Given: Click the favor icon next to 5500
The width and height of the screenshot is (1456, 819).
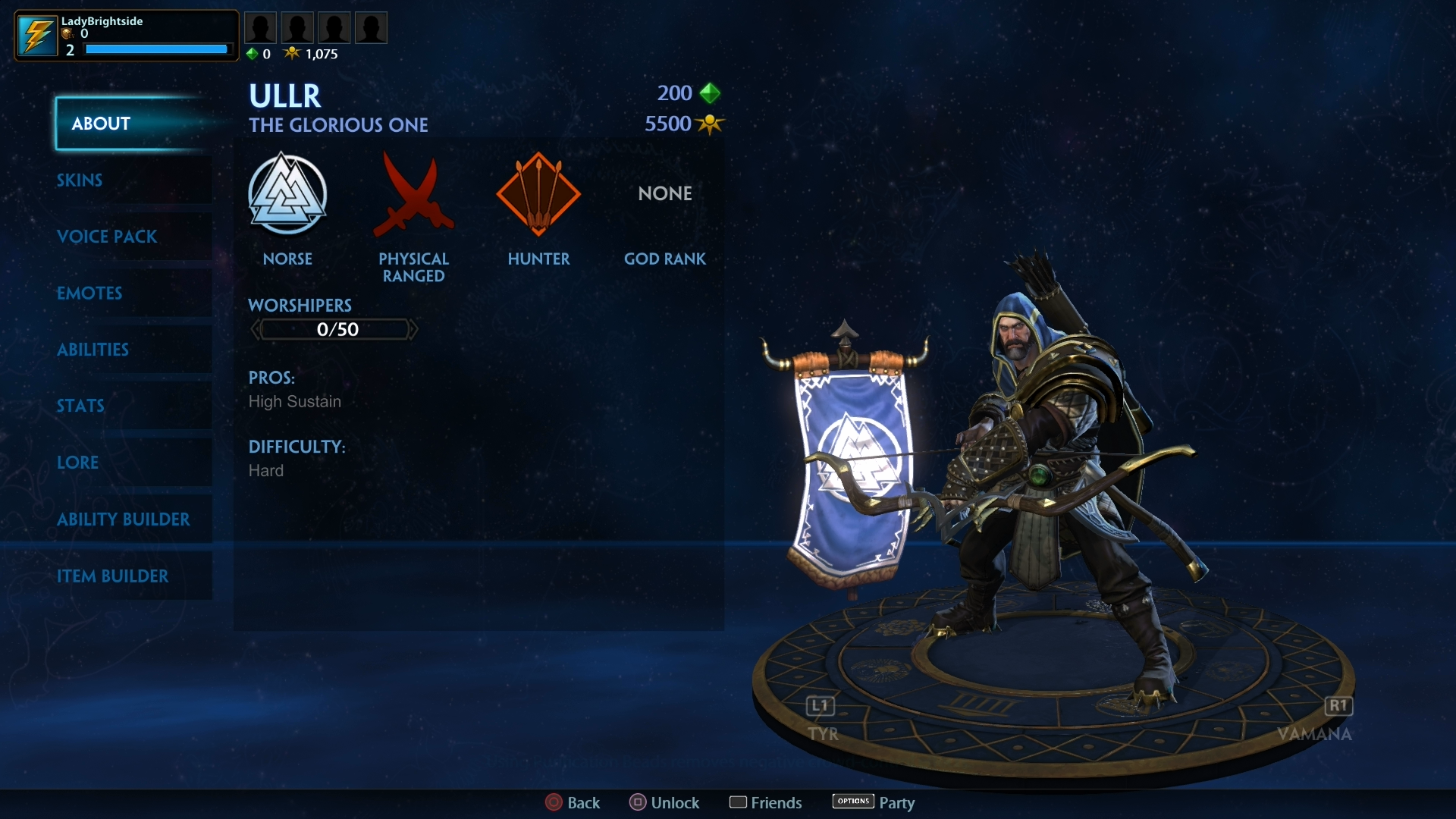Looking at the screenshot, I should click(x=710, y=124).
